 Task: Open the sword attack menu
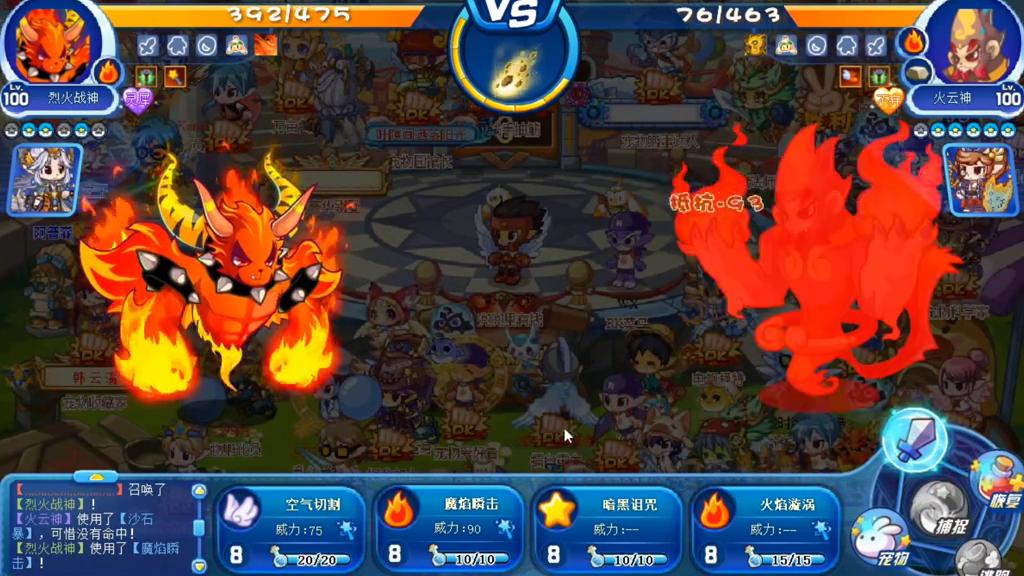click(x=913, y=440)
